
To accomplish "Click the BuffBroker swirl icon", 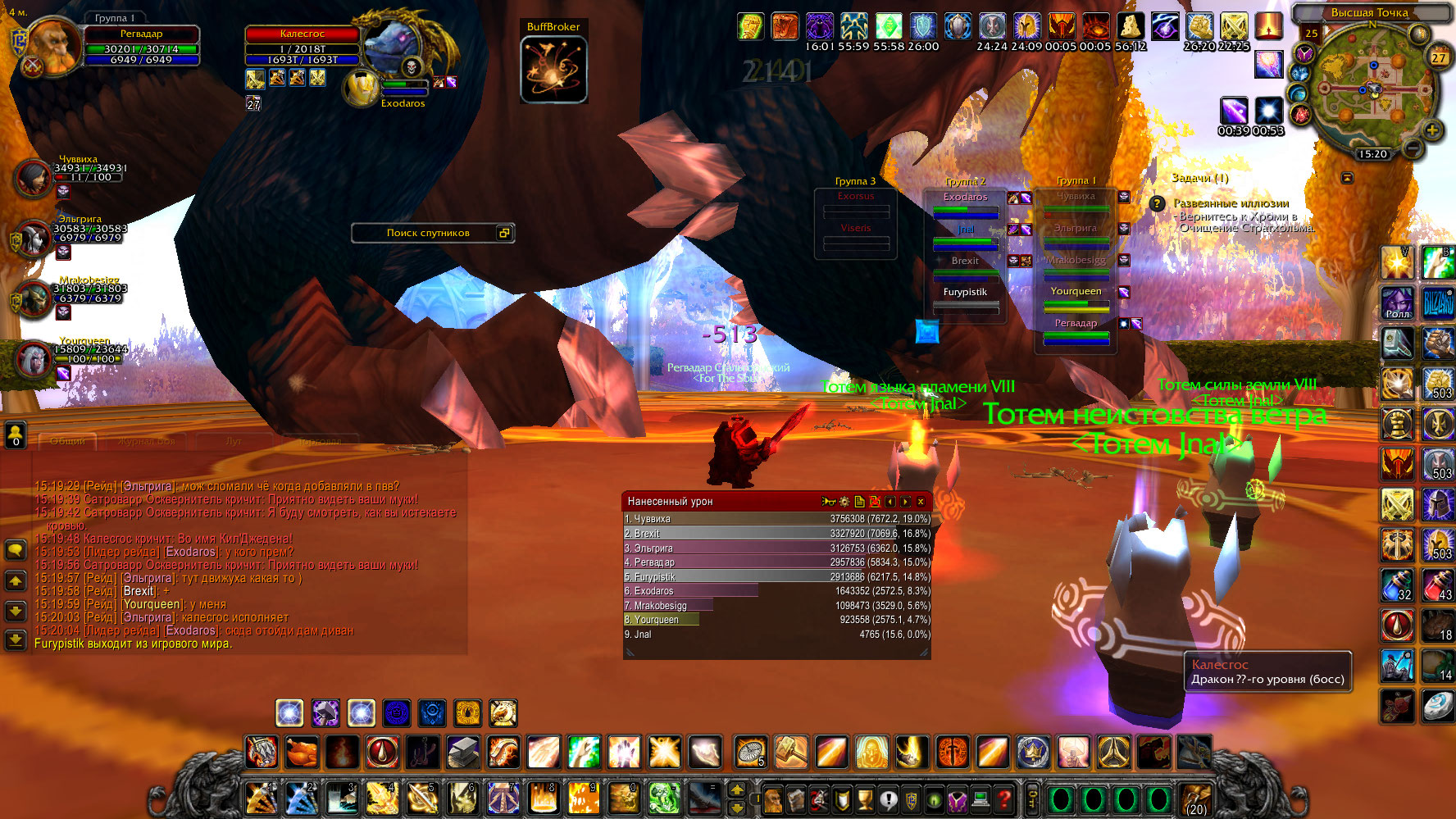I will (x=553, y=71).
